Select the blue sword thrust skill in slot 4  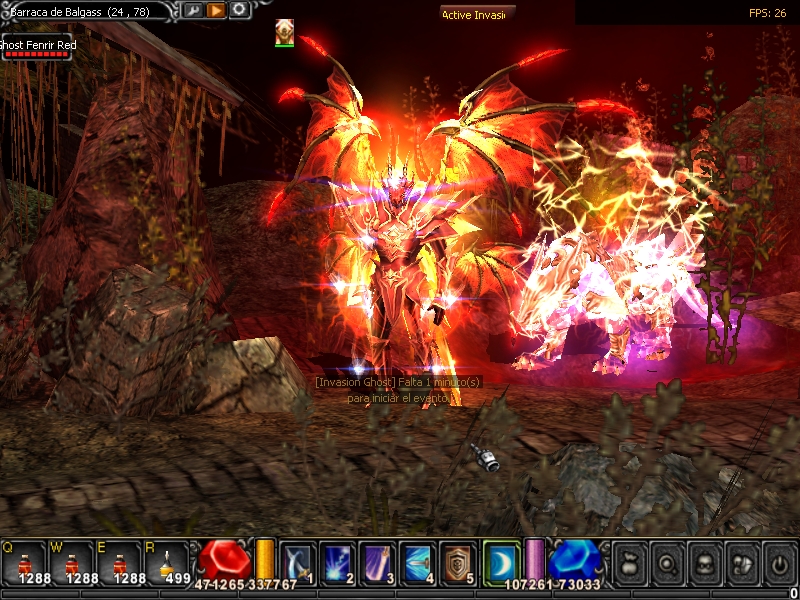tap(416, 562)
